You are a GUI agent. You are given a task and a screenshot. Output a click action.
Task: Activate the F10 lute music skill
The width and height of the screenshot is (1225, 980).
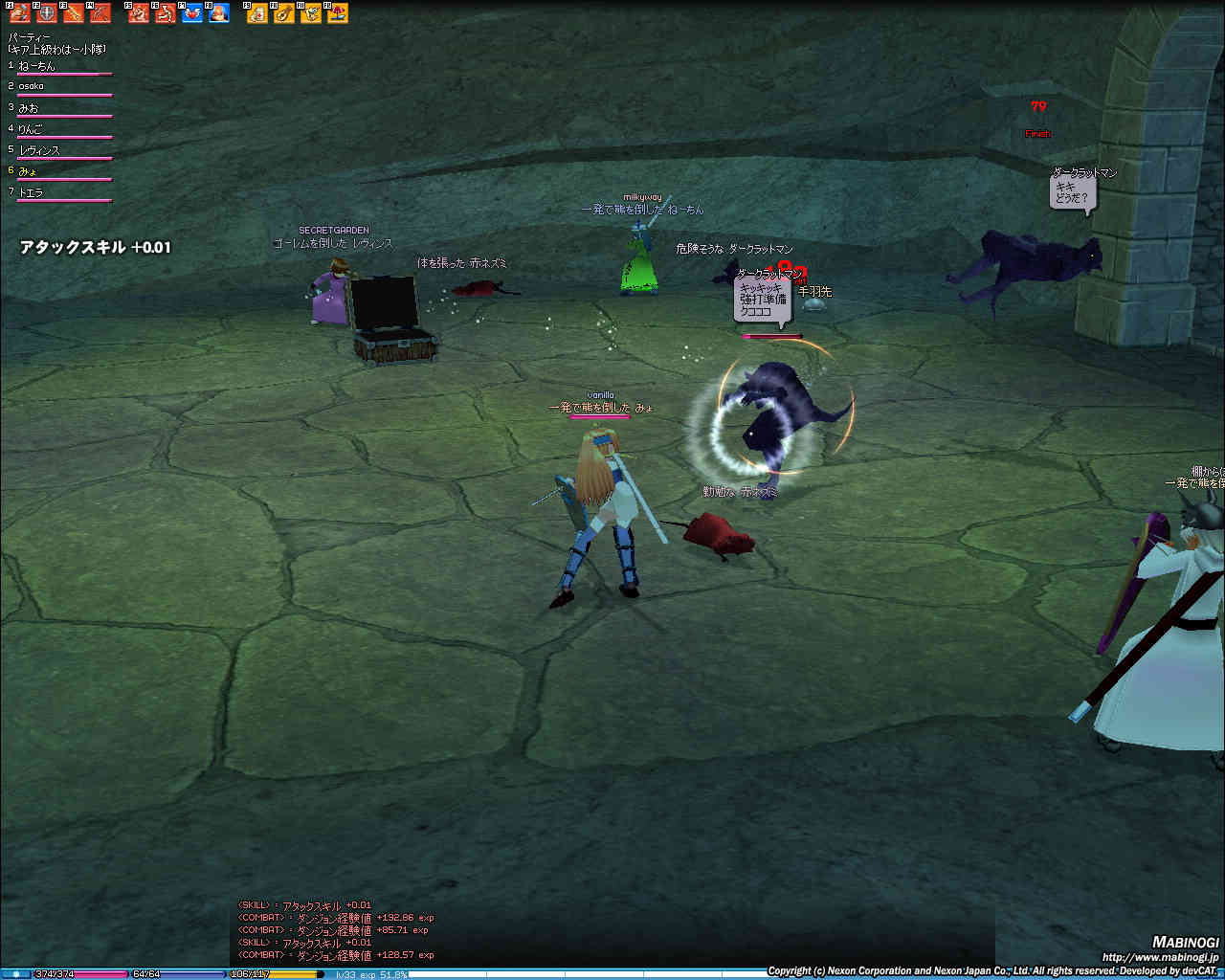[284, 13]
